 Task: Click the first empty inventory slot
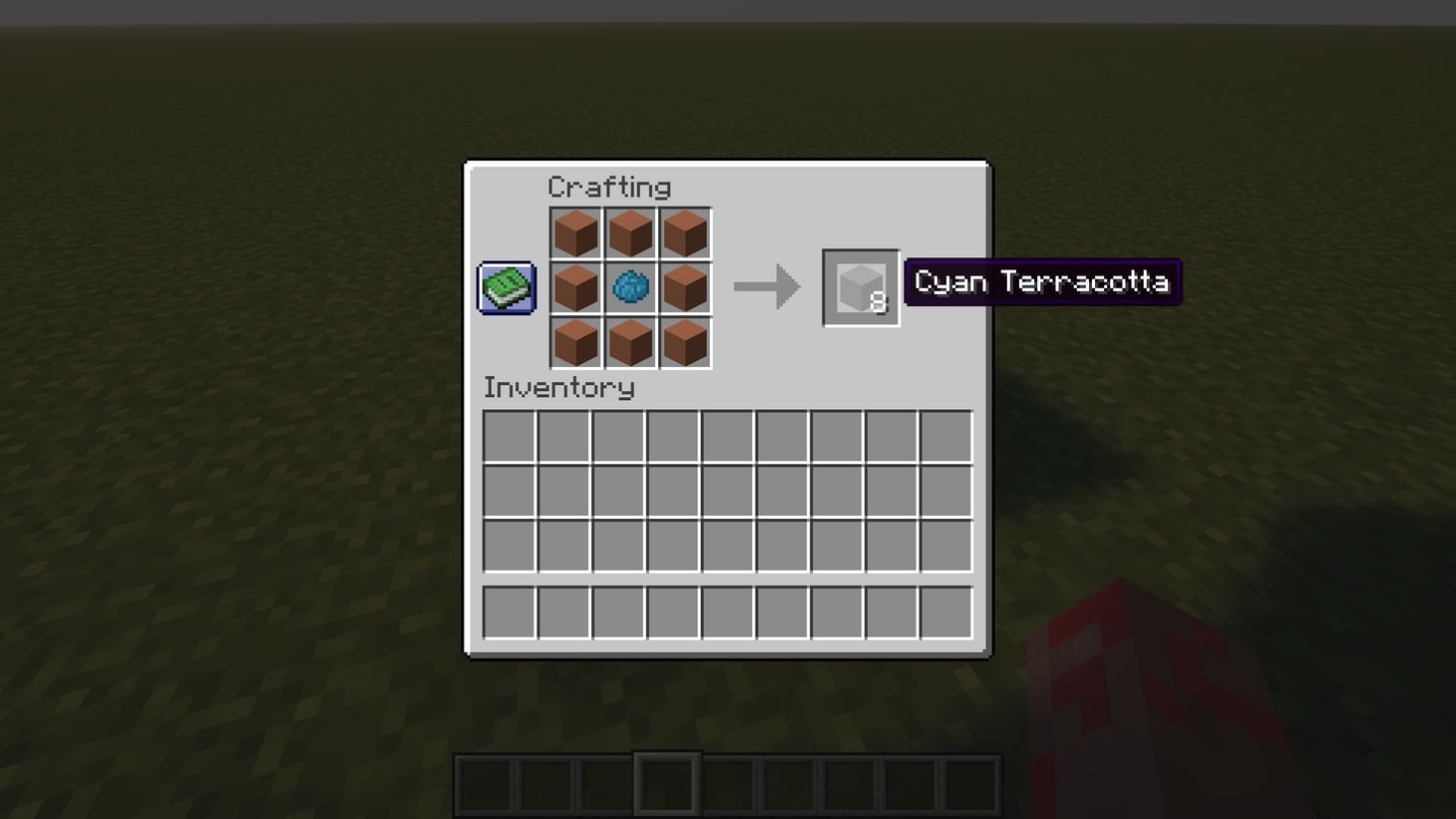(x=510, y=437)
